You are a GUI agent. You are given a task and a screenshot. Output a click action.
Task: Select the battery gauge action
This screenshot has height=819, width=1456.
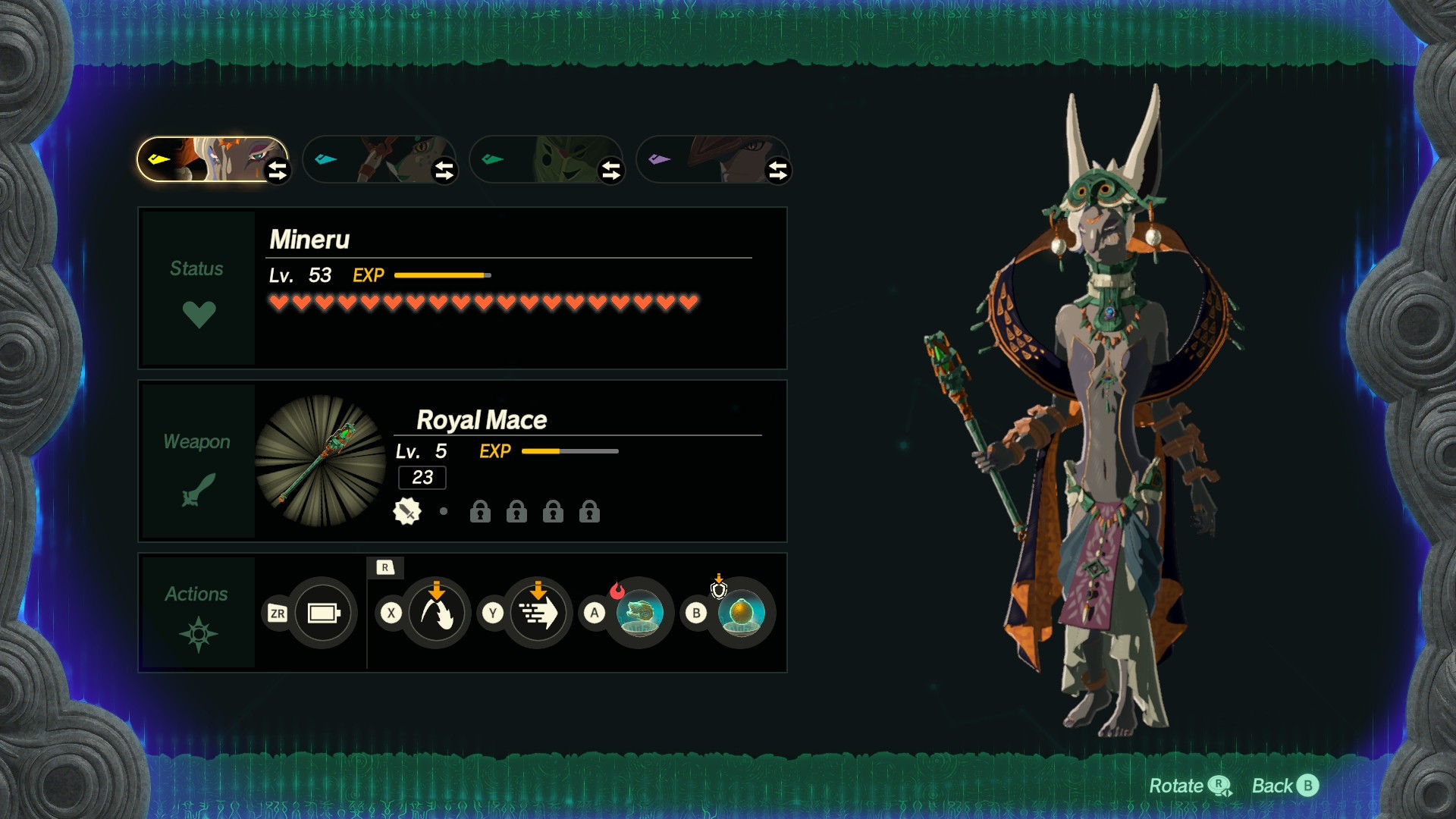323,613
